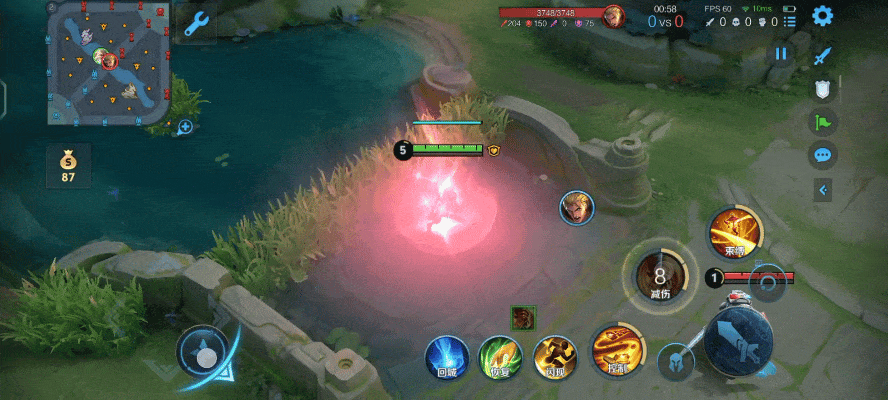Click the magnifier plus icon beside the minimap
This screenshot has height=400, width=888.
[185, 127]
